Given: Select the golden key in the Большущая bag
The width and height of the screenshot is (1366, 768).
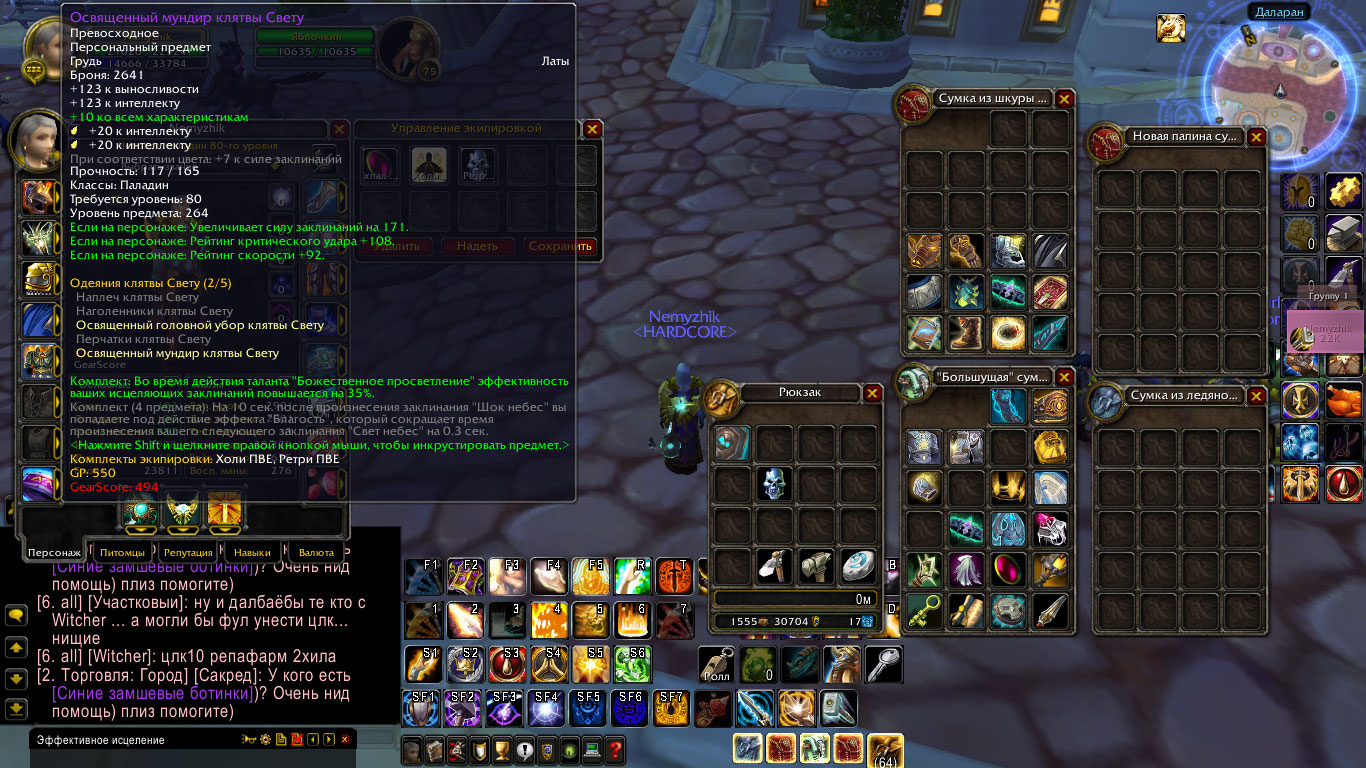Looking at the screenshot, I should (x=925, y=610).
